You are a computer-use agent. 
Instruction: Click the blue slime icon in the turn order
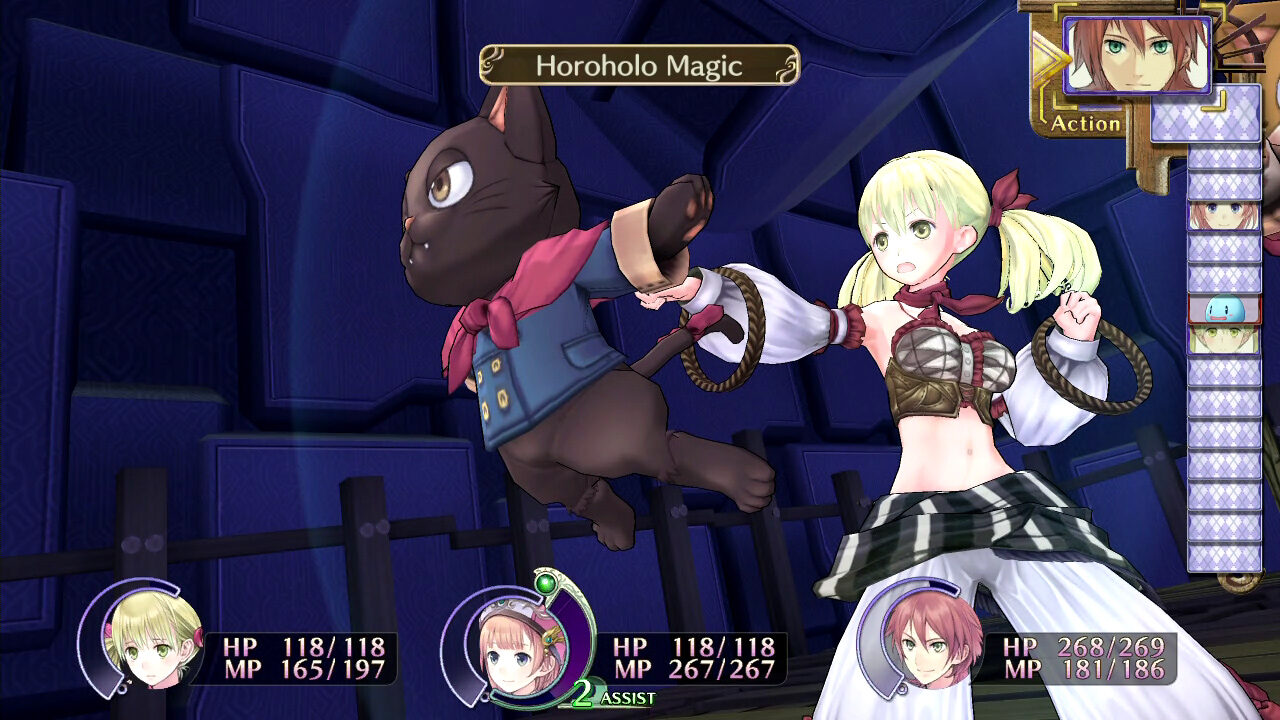click(1224, 309)
